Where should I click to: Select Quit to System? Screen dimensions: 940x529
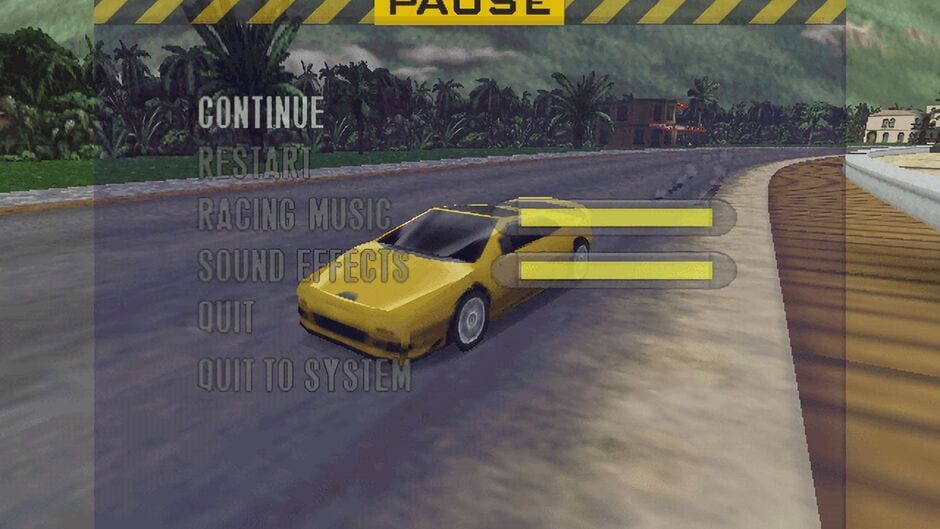point(304,375)
